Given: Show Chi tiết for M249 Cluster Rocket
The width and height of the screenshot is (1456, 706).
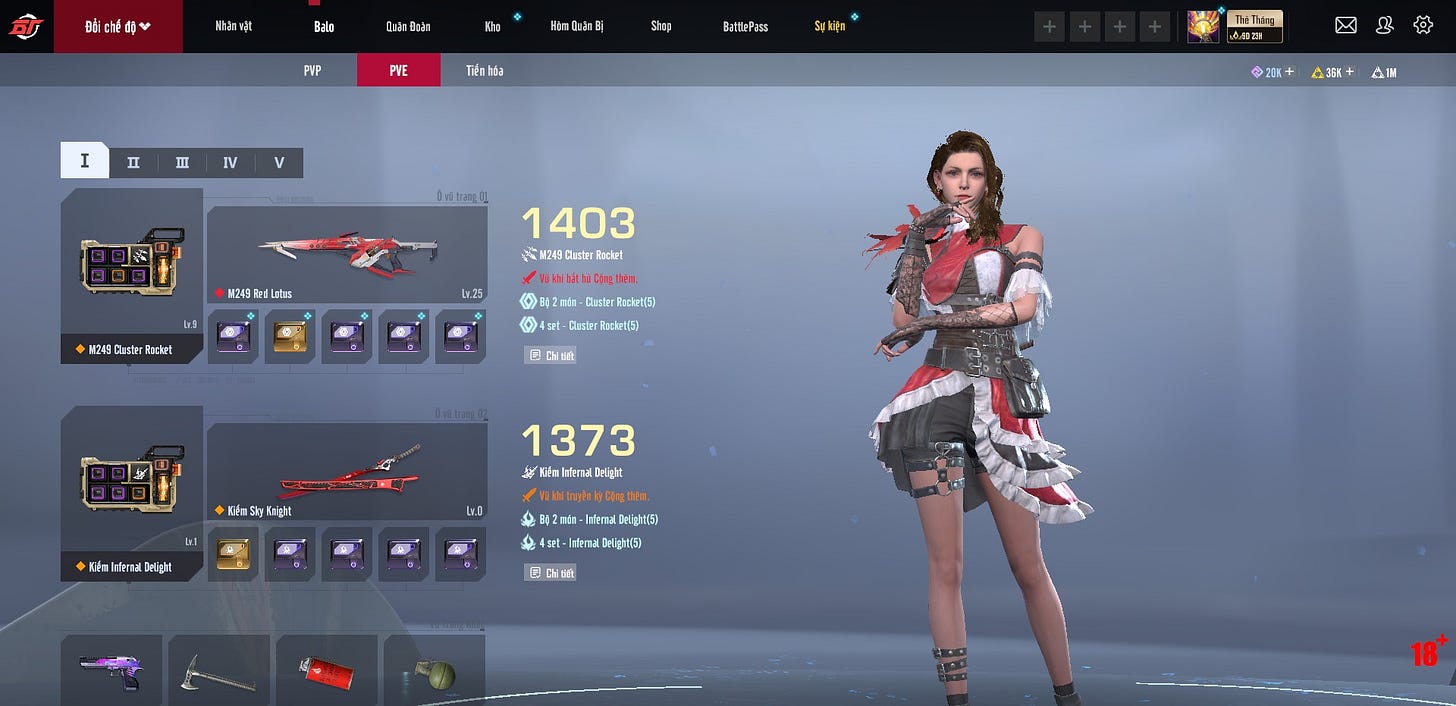Looking at the screenshot, I should tap(550, 355).
